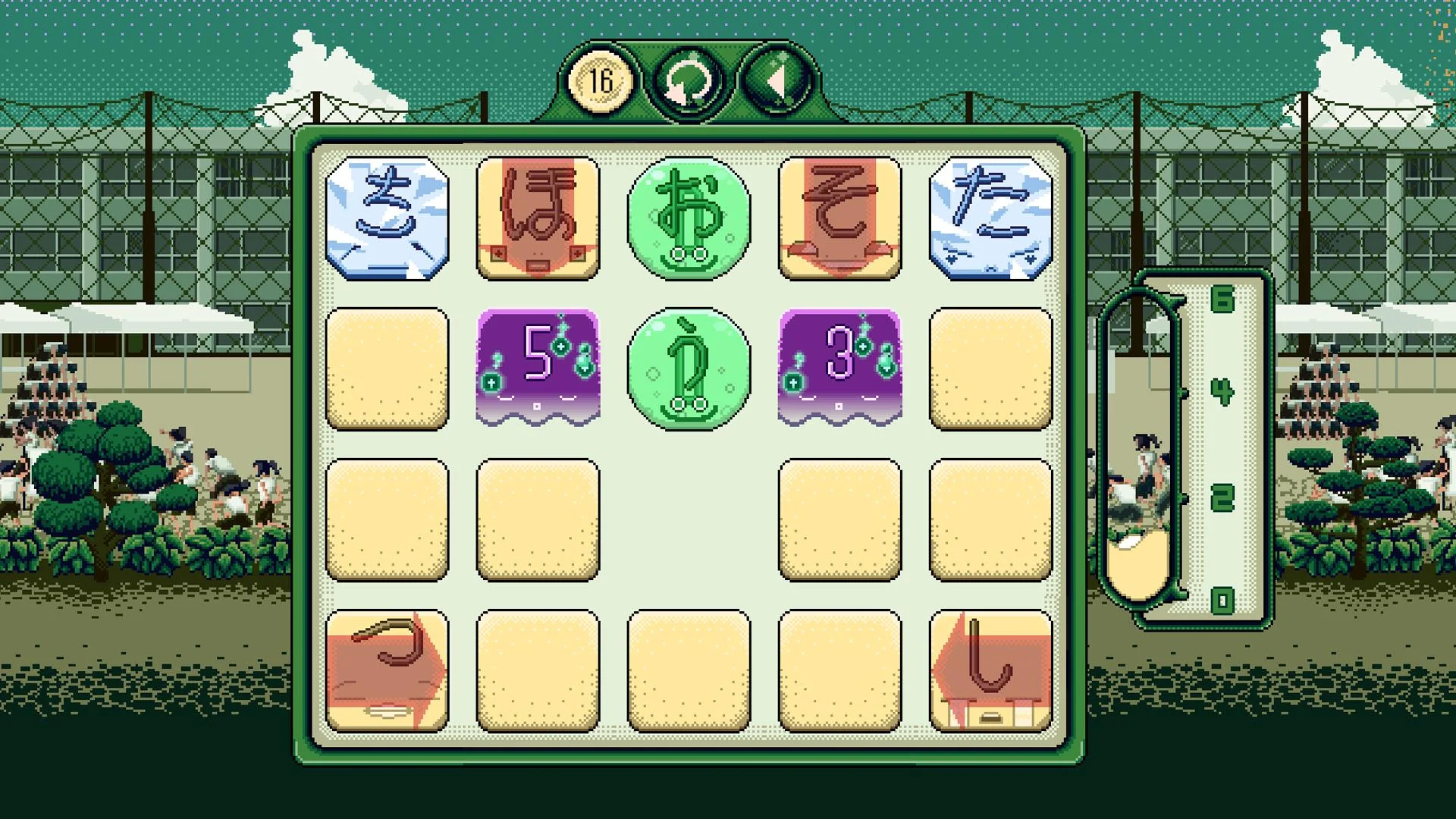
Task: Select the move counter coin showing 16
Action: pos(600,80)
